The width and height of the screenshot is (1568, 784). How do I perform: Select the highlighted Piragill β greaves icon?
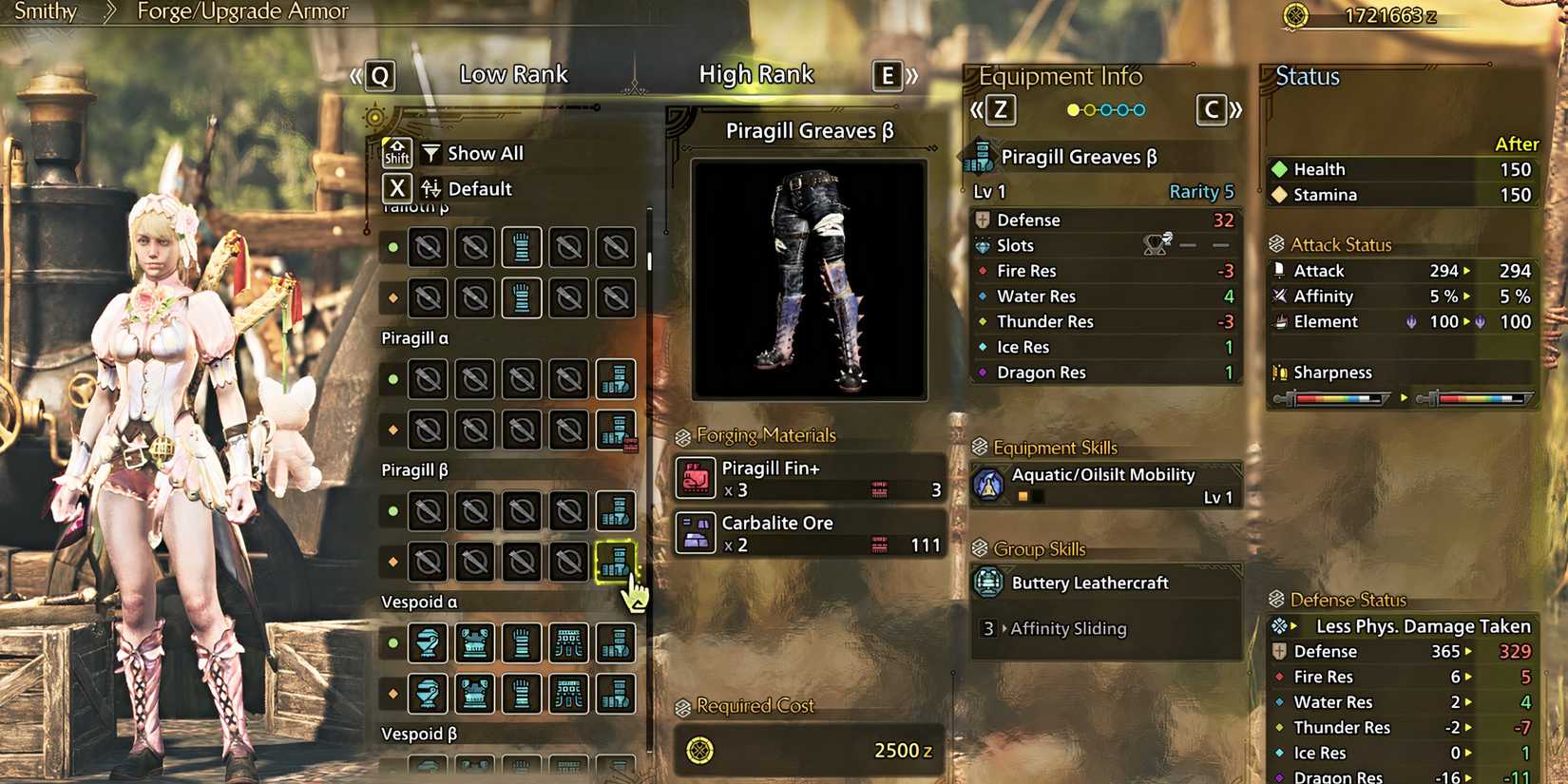click(x=616, y=562)
